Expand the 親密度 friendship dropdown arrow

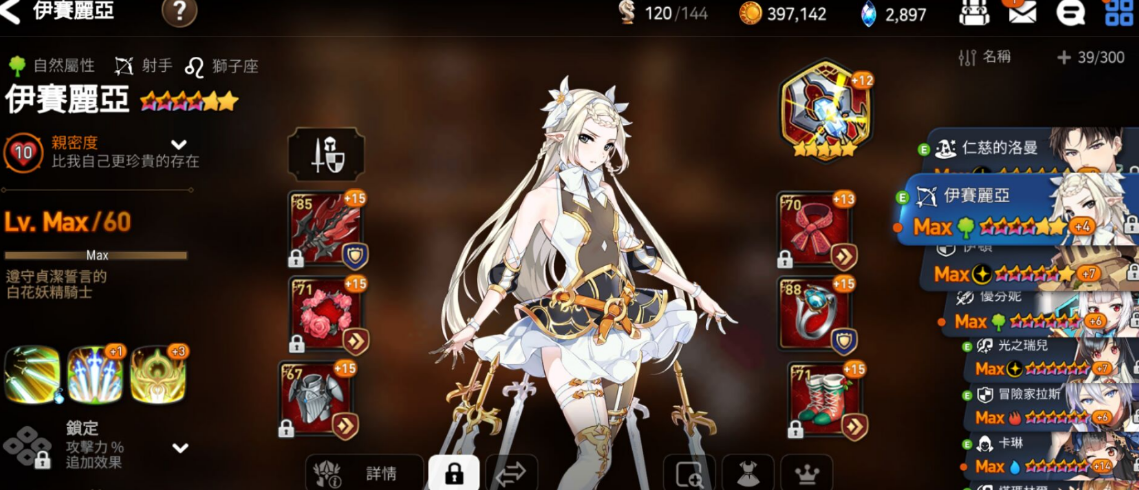(x=180, y=144)
